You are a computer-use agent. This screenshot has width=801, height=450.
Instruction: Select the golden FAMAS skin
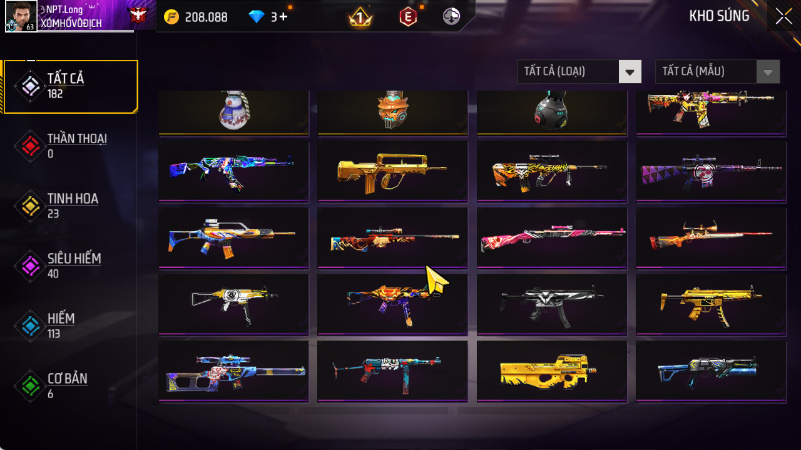point(392,170)
